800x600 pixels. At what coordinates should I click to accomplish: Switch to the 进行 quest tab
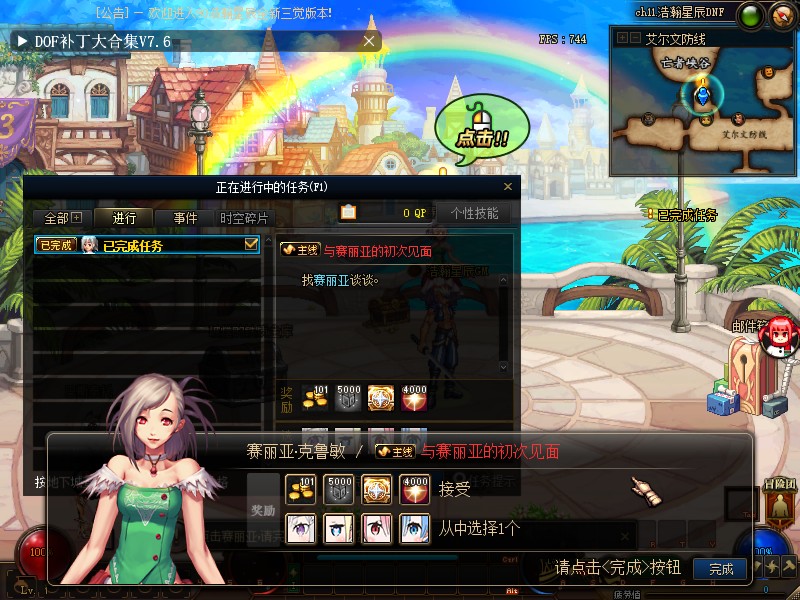click(x=125, y=217)
